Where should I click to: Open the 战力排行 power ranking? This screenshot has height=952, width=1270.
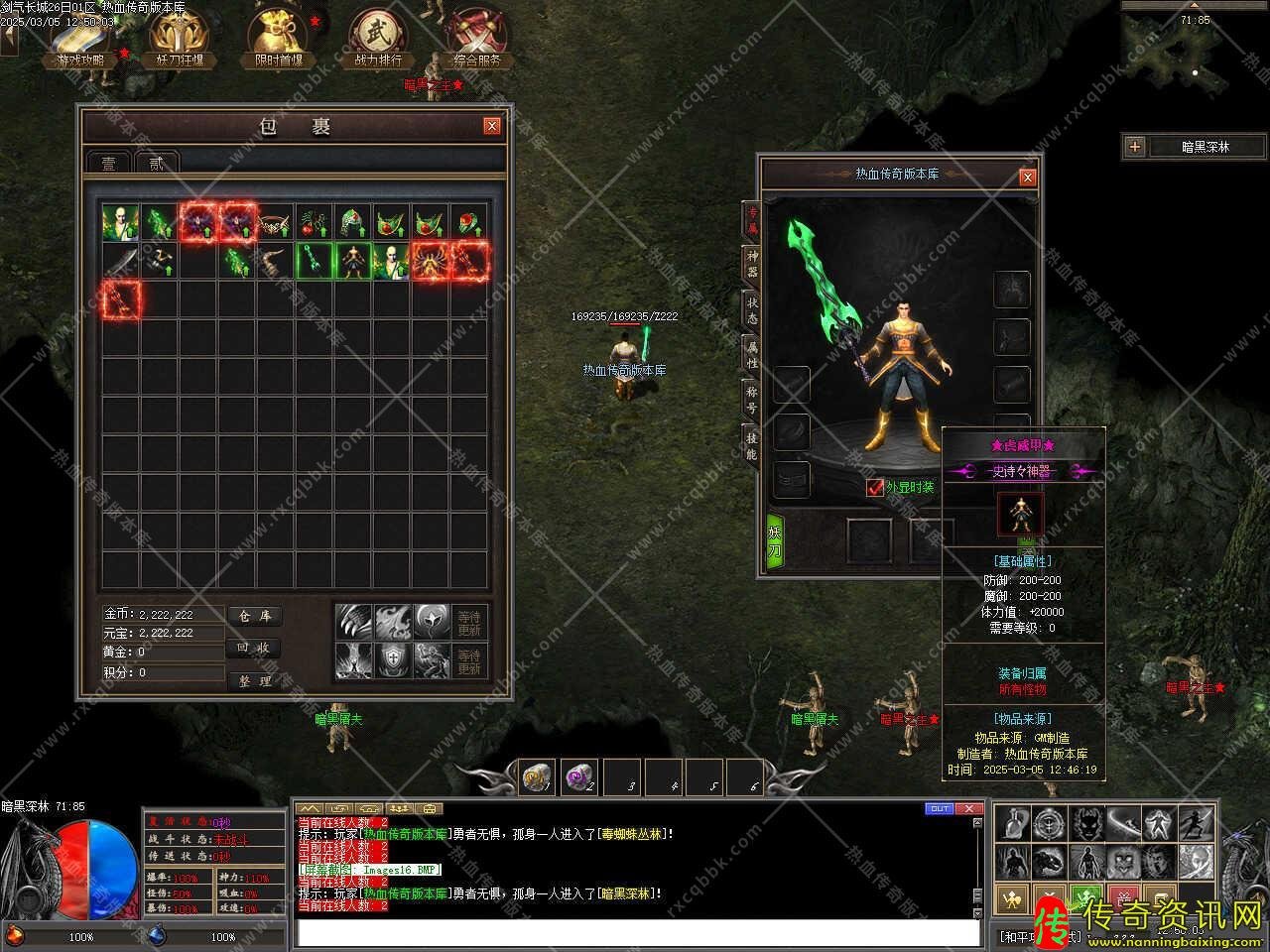pos(378,38)
